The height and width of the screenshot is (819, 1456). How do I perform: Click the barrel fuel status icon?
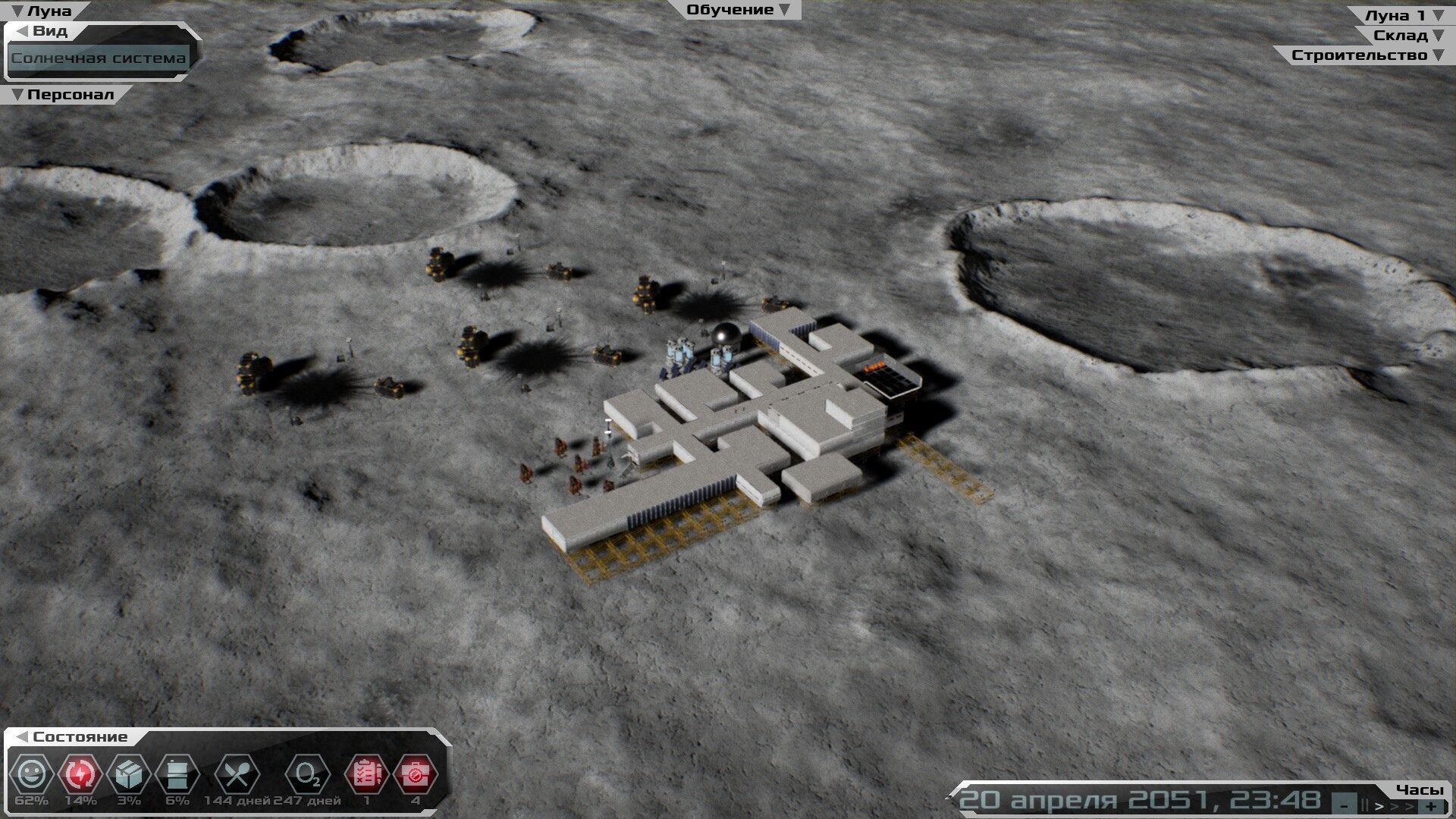[177, 774]
